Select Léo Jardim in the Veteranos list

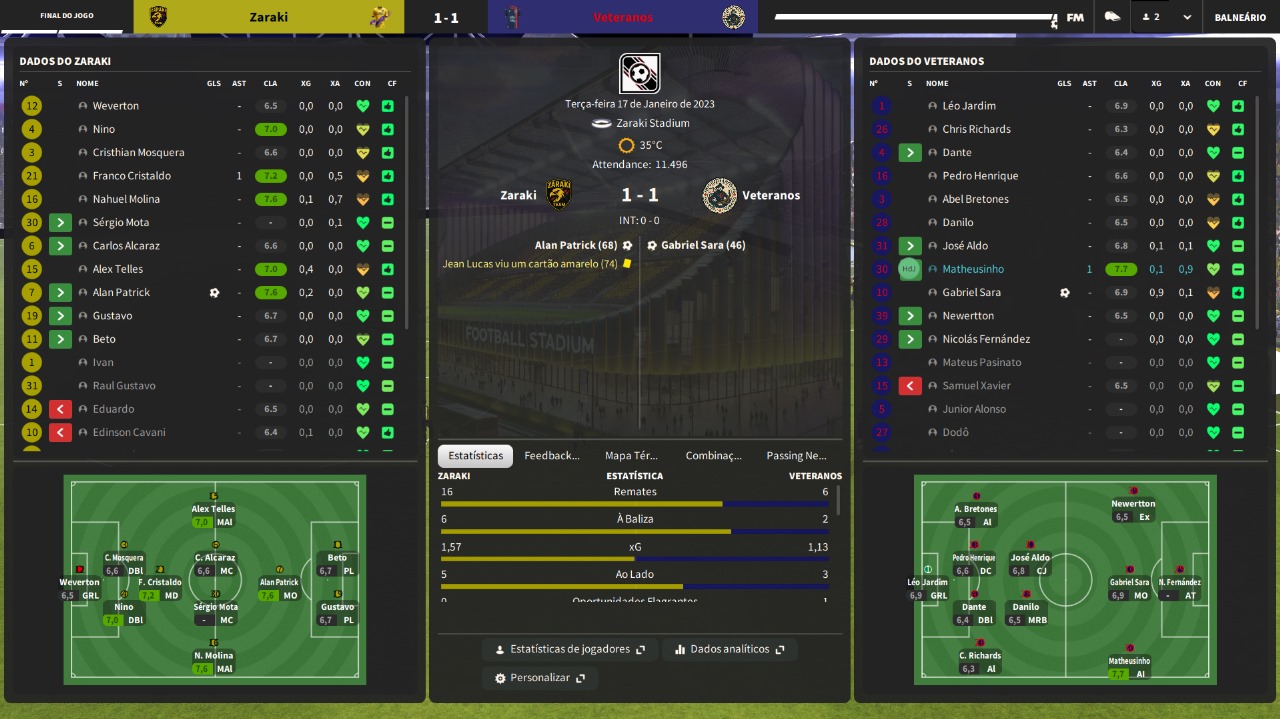968,106
